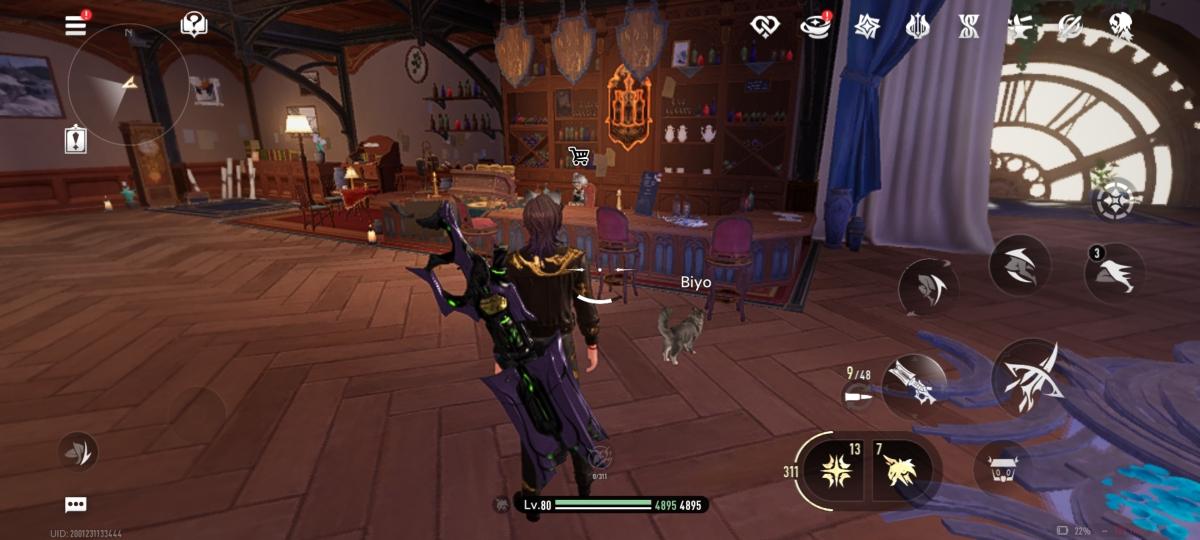
Task: Open the book question-mark guide icon
Action: (x=194, y=25)
